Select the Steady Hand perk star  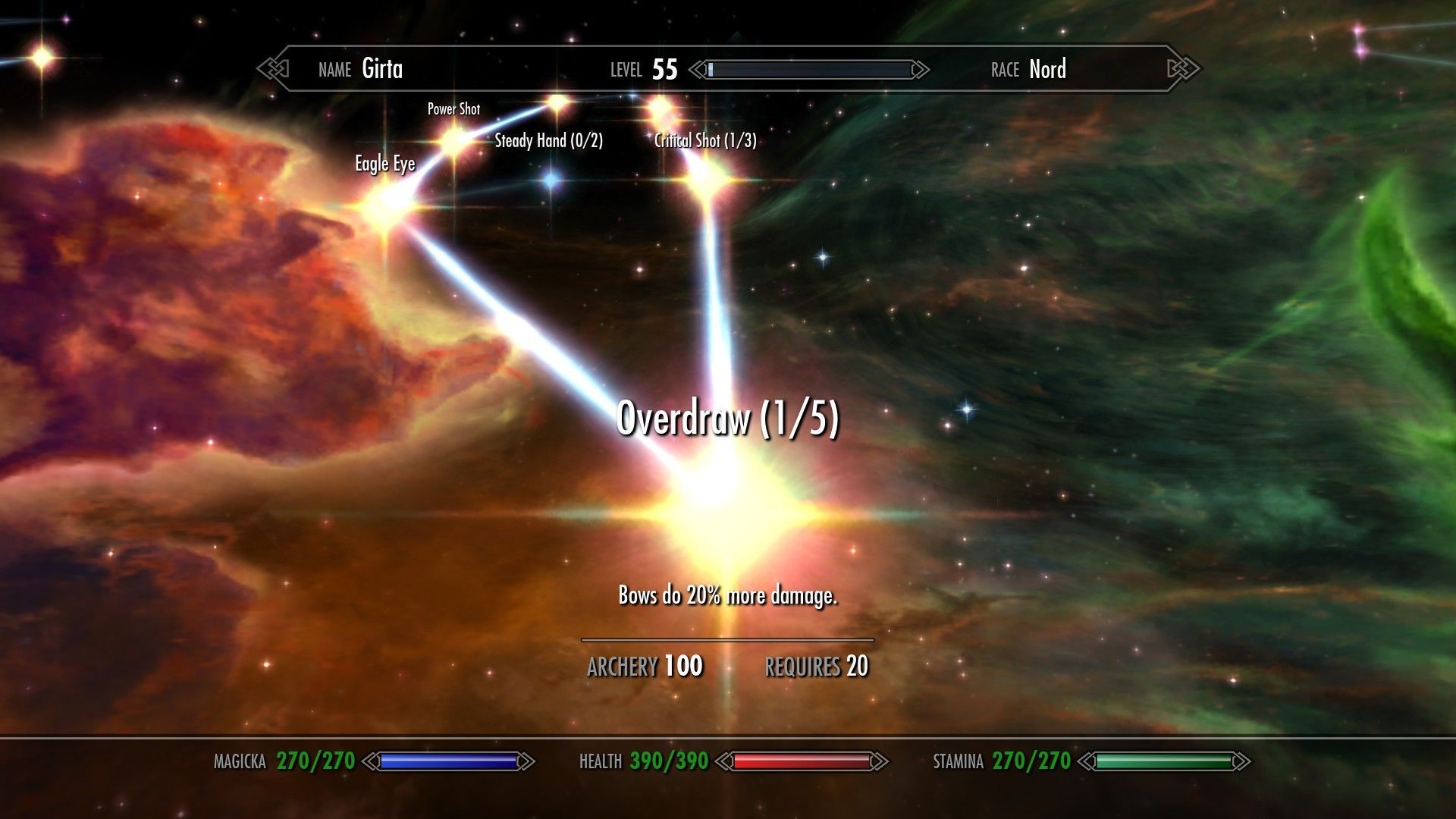pyautogui.click(x=557, y=100)
